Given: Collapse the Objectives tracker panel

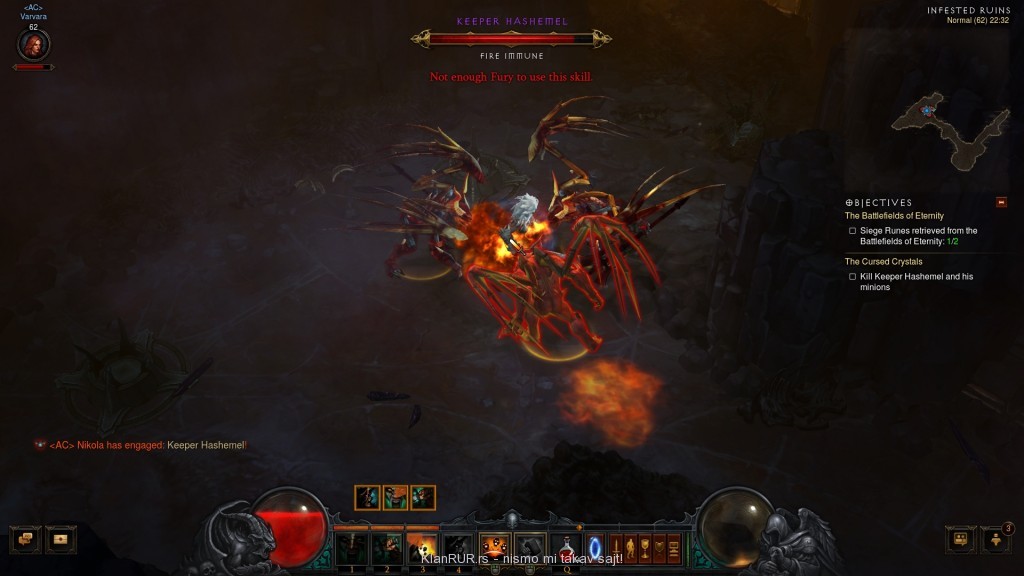Looking at the screenshot, I should [1001, 202].
